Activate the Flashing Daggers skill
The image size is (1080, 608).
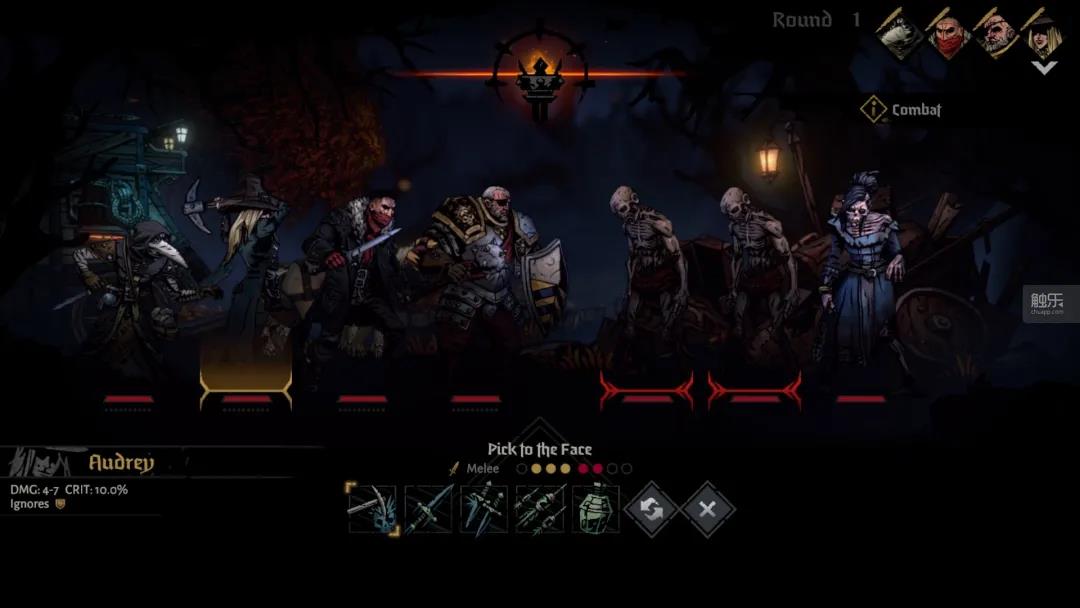pyautogui.click(x=484, y=509)
